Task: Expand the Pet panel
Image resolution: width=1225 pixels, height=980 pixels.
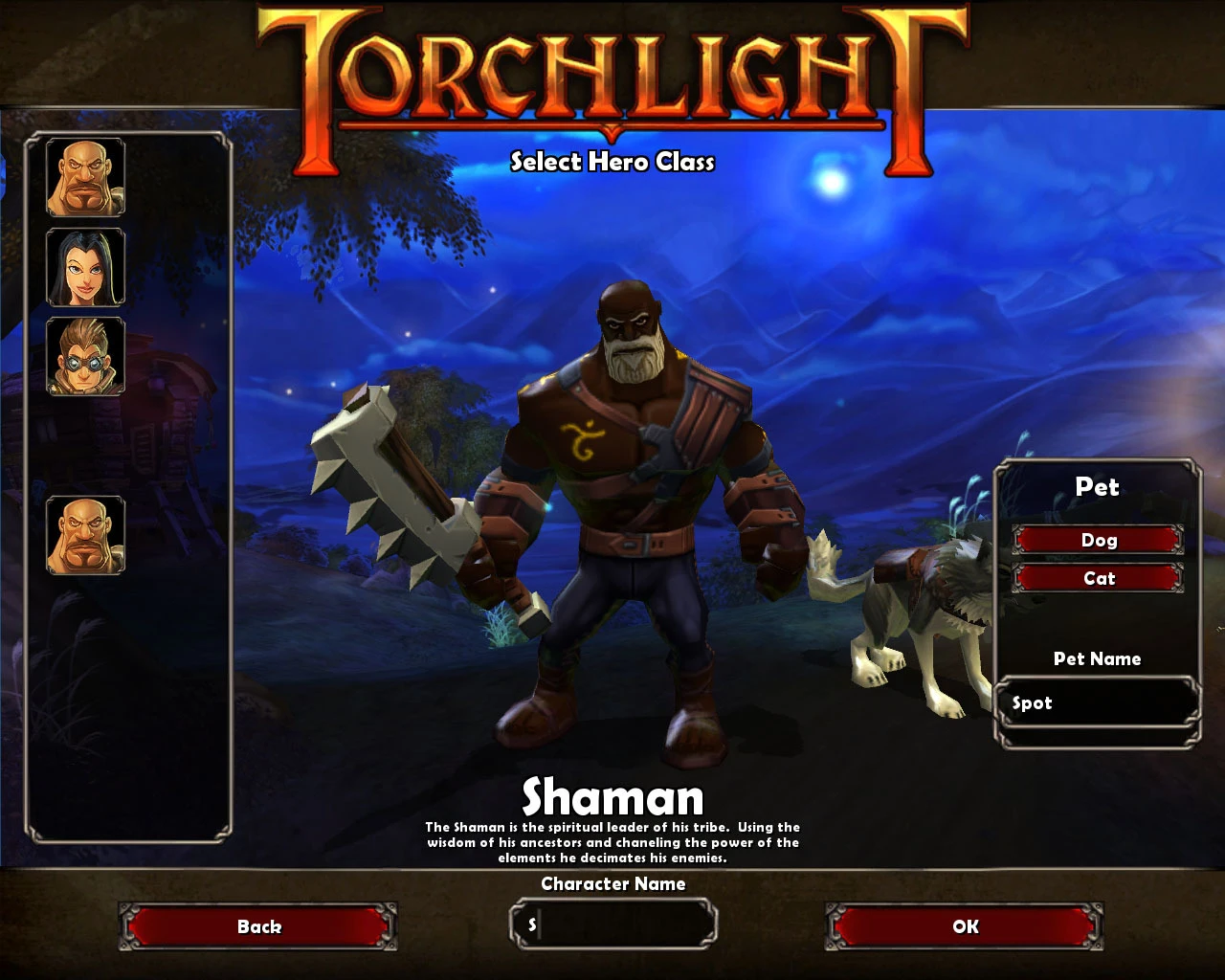Action: point(1097,488)
